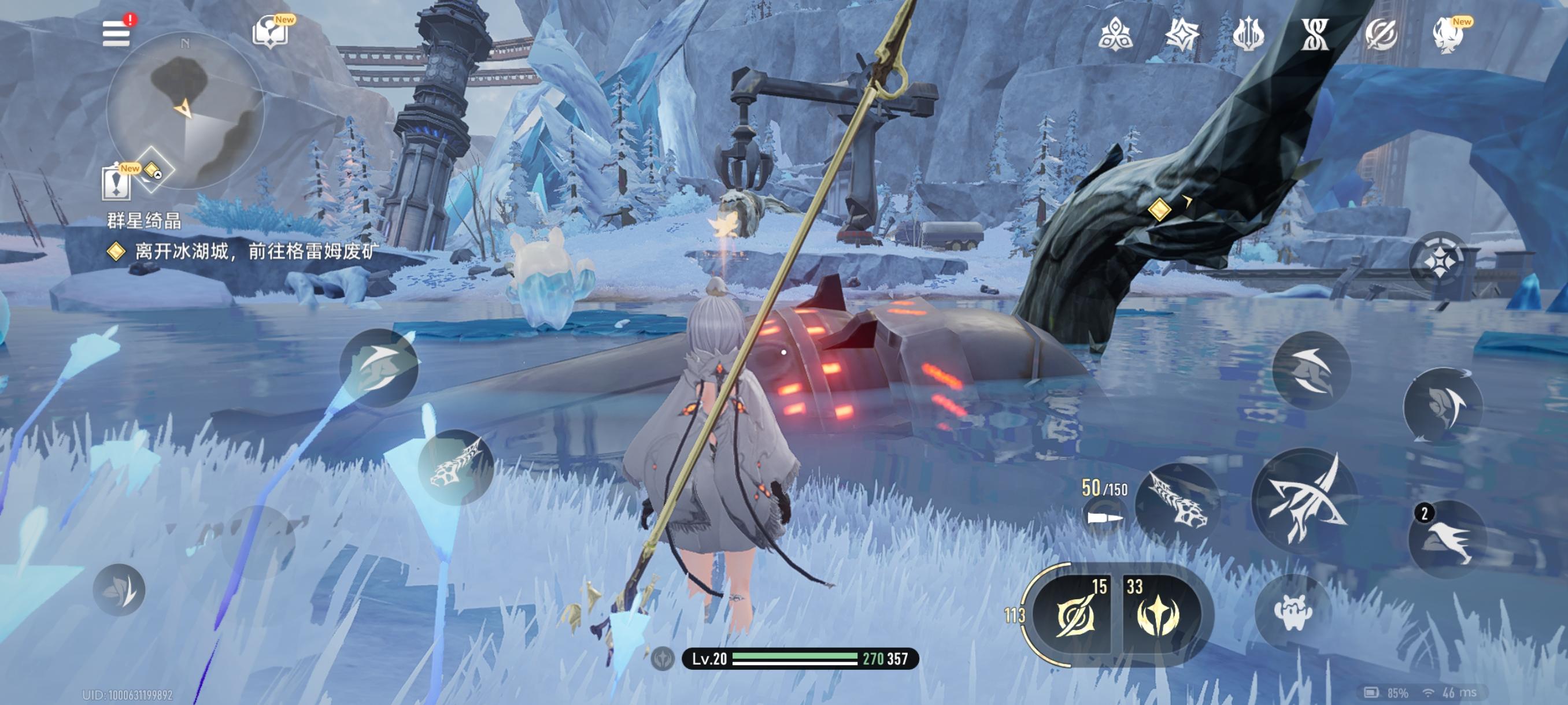The height and width of the screenshot is (705, 1568).
Task: Open the six-pointed star menu icon
Action: pos(1181,34)
